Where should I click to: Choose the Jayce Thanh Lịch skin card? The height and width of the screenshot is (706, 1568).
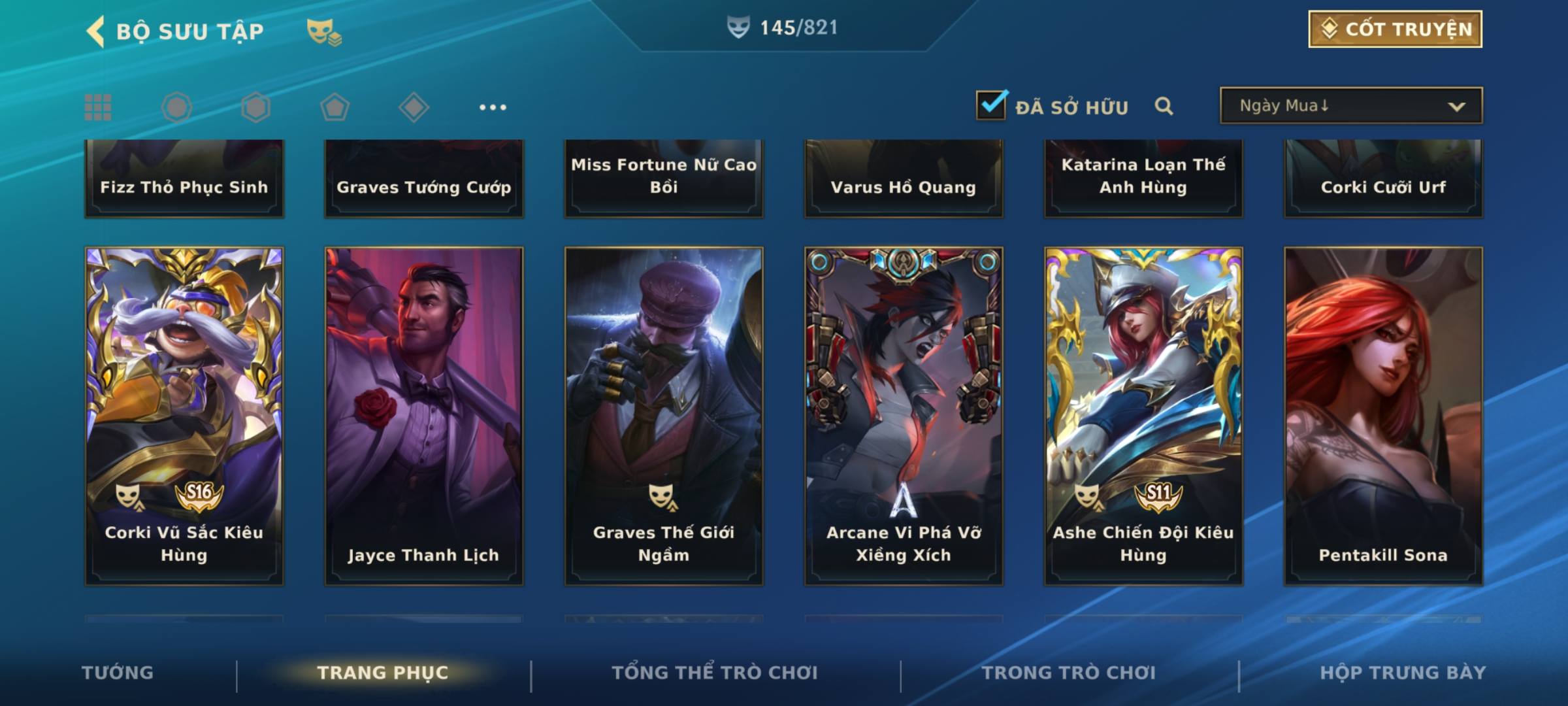424,415
